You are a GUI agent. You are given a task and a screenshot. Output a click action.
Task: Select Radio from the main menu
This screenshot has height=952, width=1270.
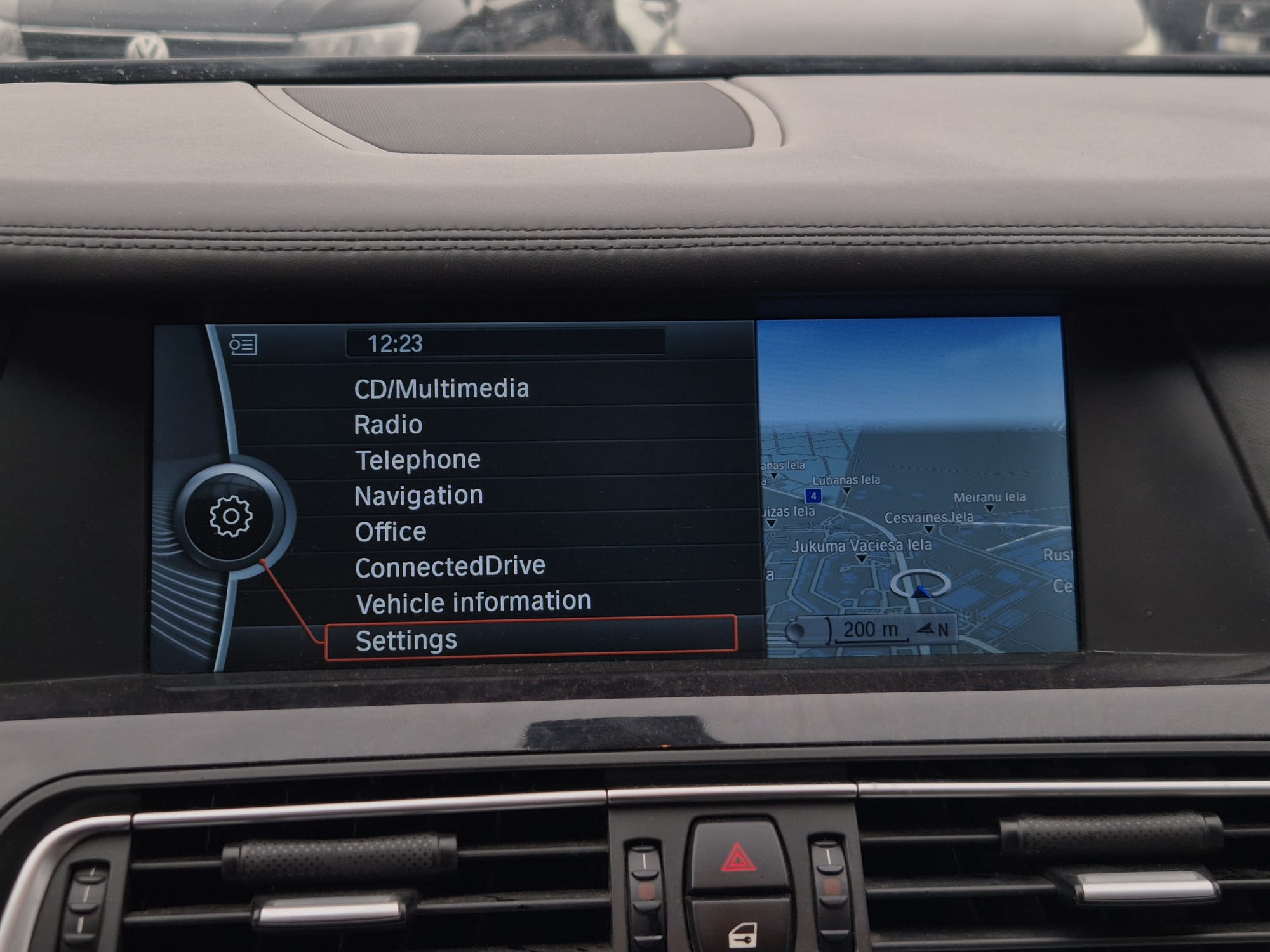pyautogui.click(x=388, y=425)
